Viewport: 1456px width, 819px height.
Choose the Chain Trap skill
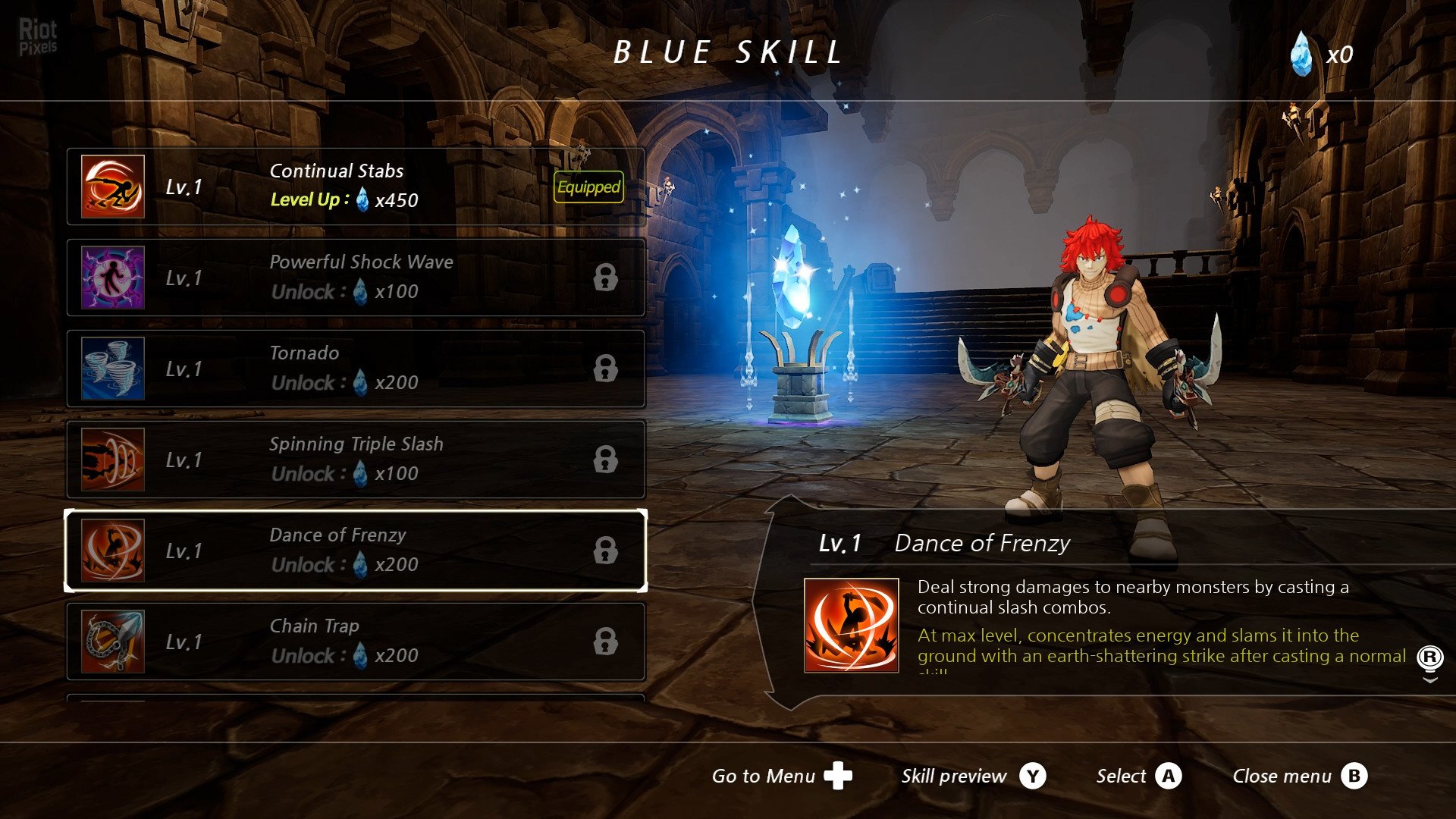[x=355, y=642]
